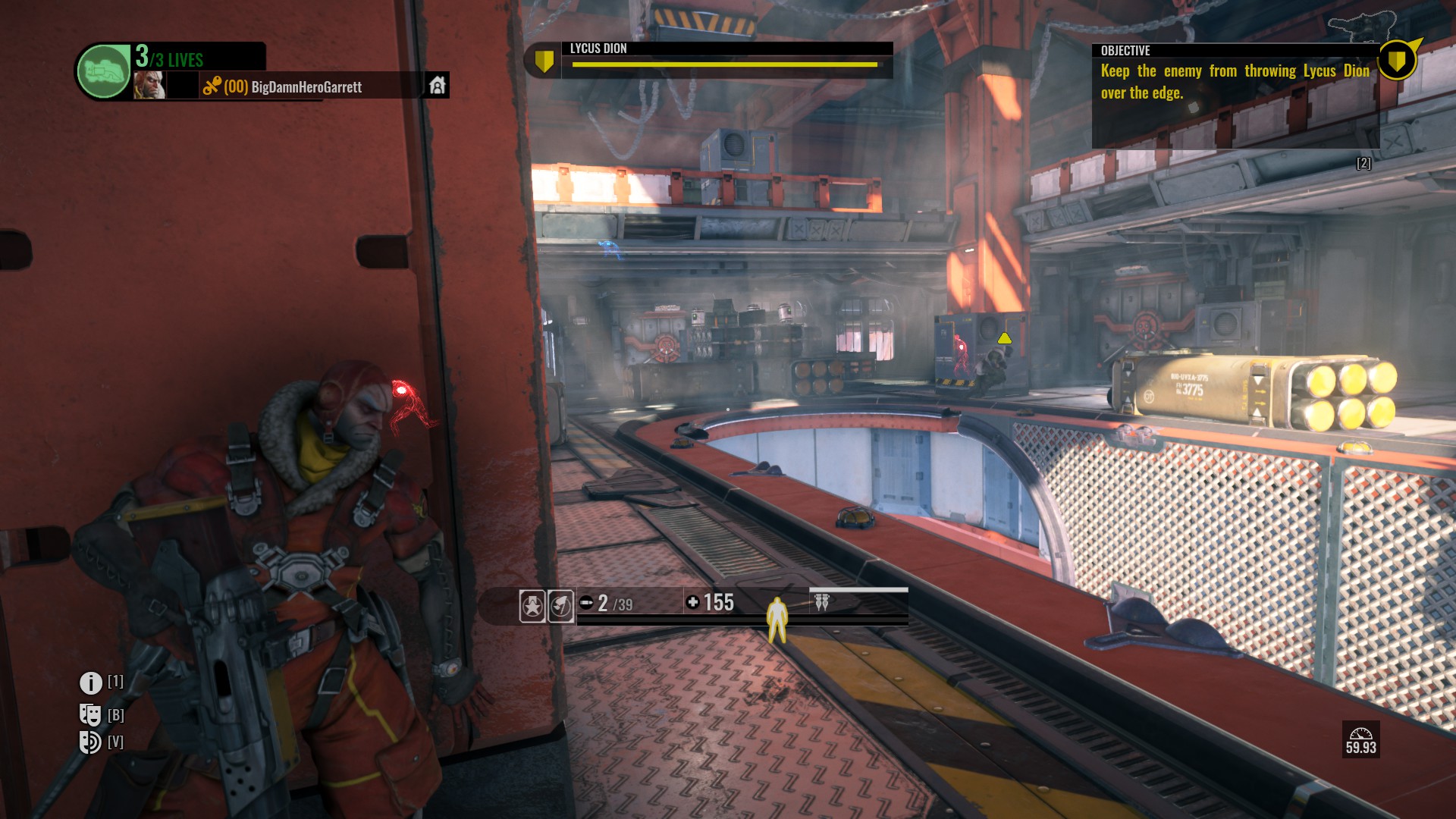Toggle the voice chat speaker icon

(90, 742)
